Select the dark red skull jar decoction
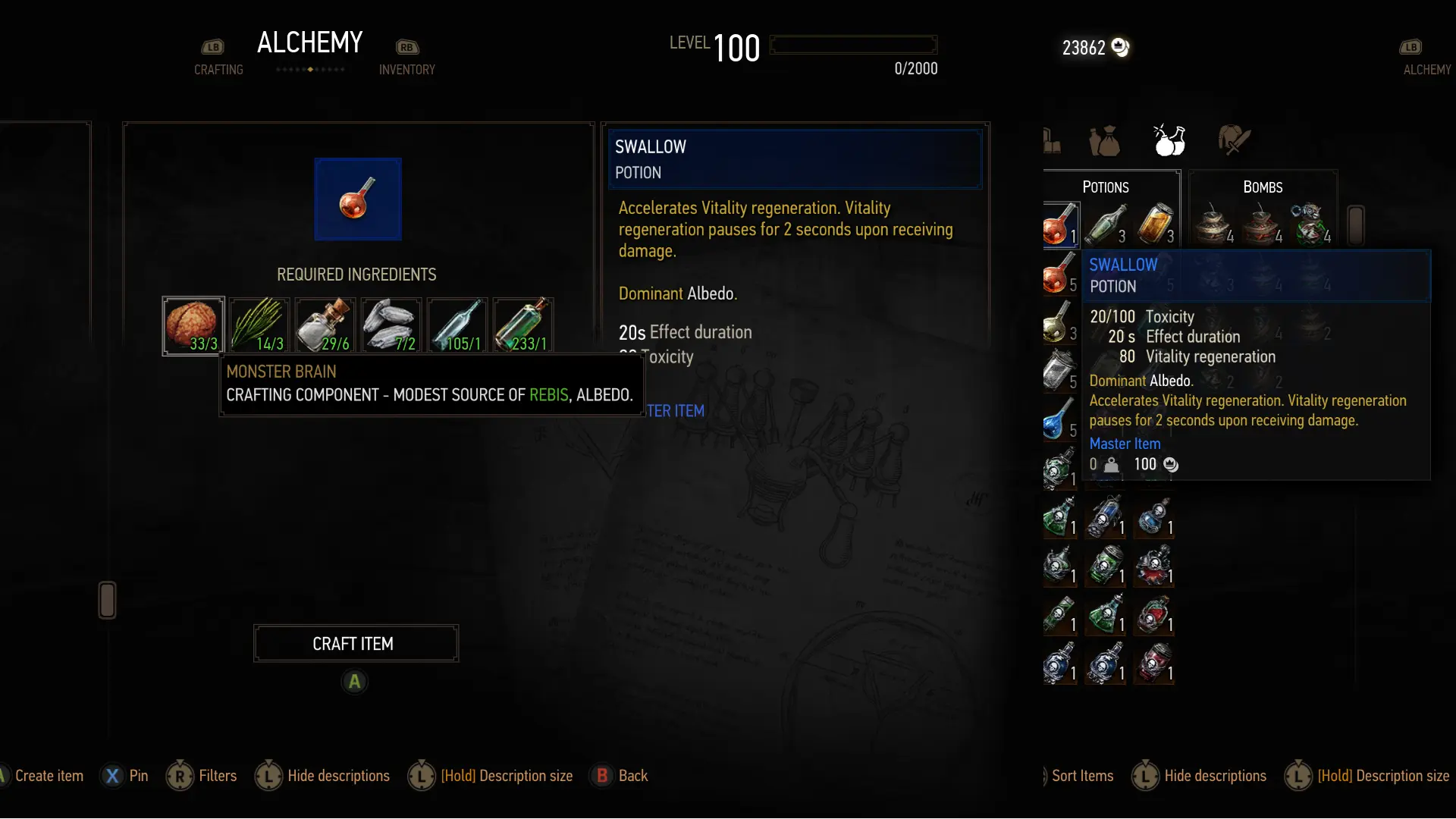 pos(1153,663)
